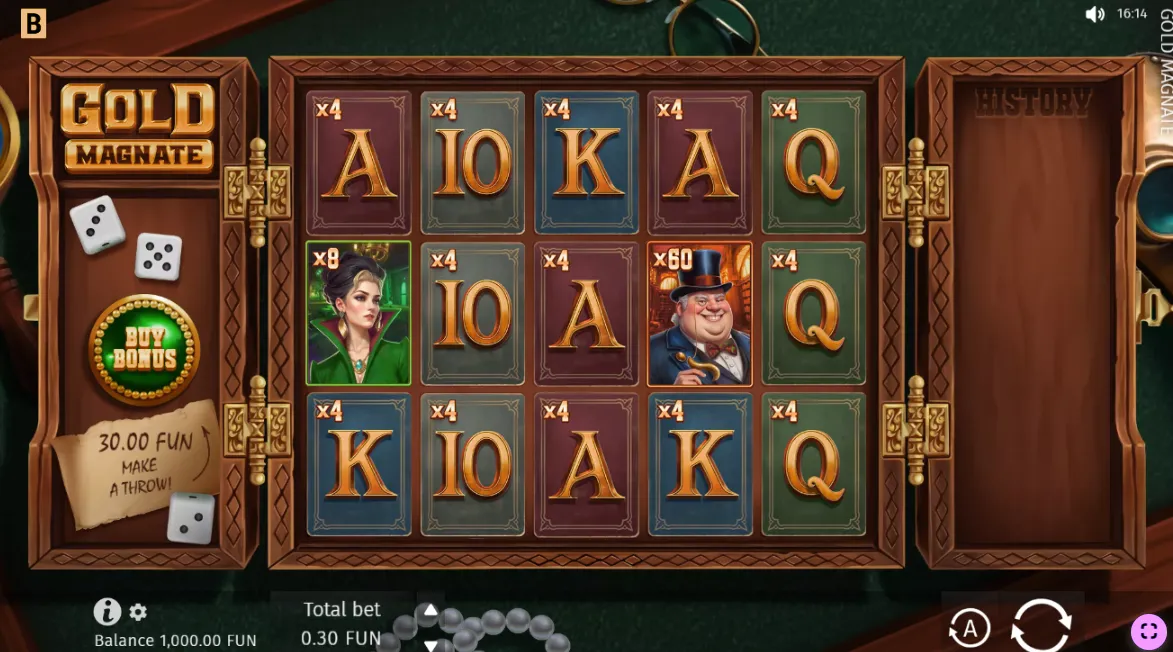Spin the reels
This screenshot has width=1173, height=652.
coord(1041,627)
